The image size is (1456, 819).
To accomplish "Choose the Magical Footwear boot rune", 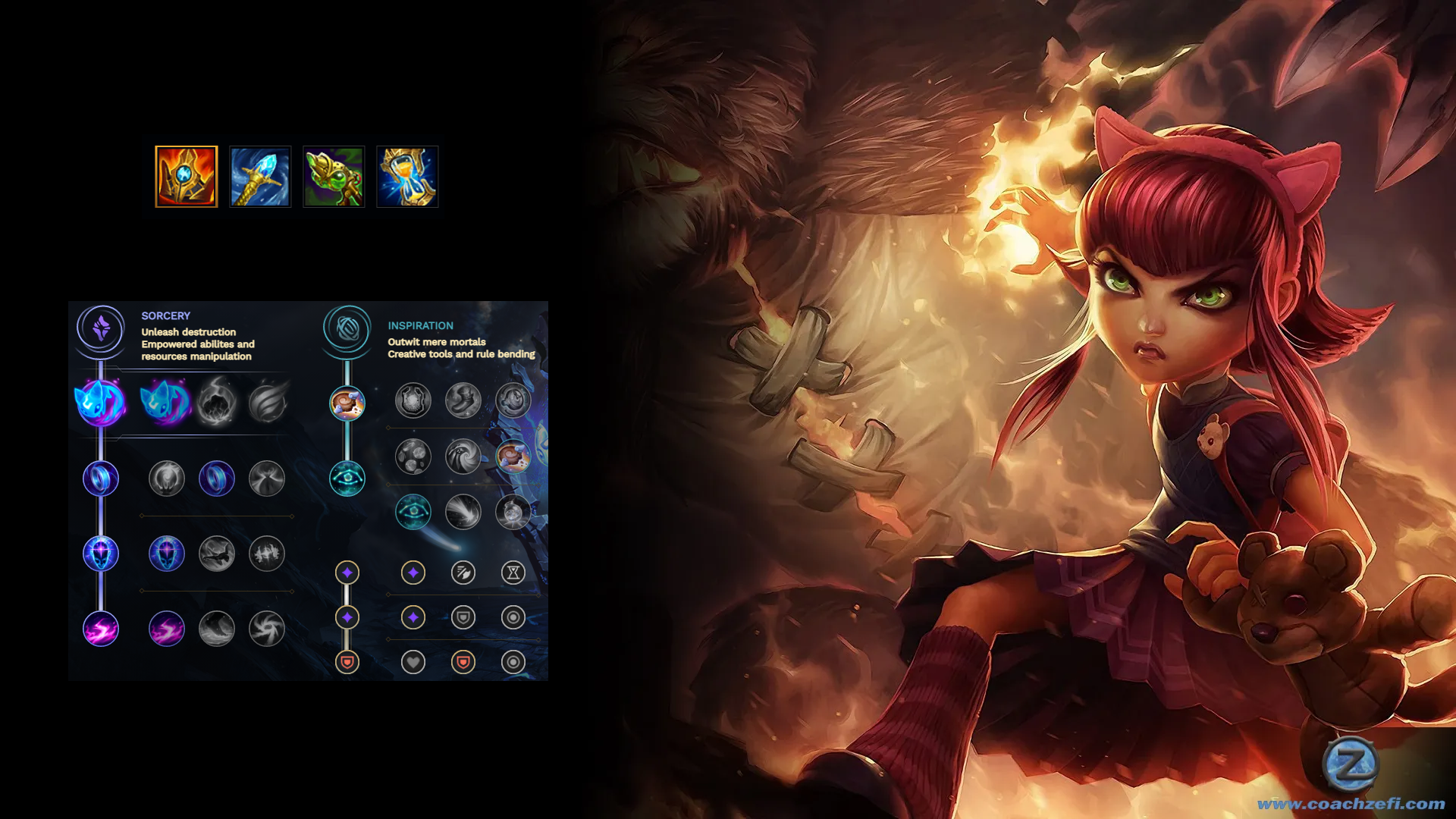I will click(x=463, y=400).
